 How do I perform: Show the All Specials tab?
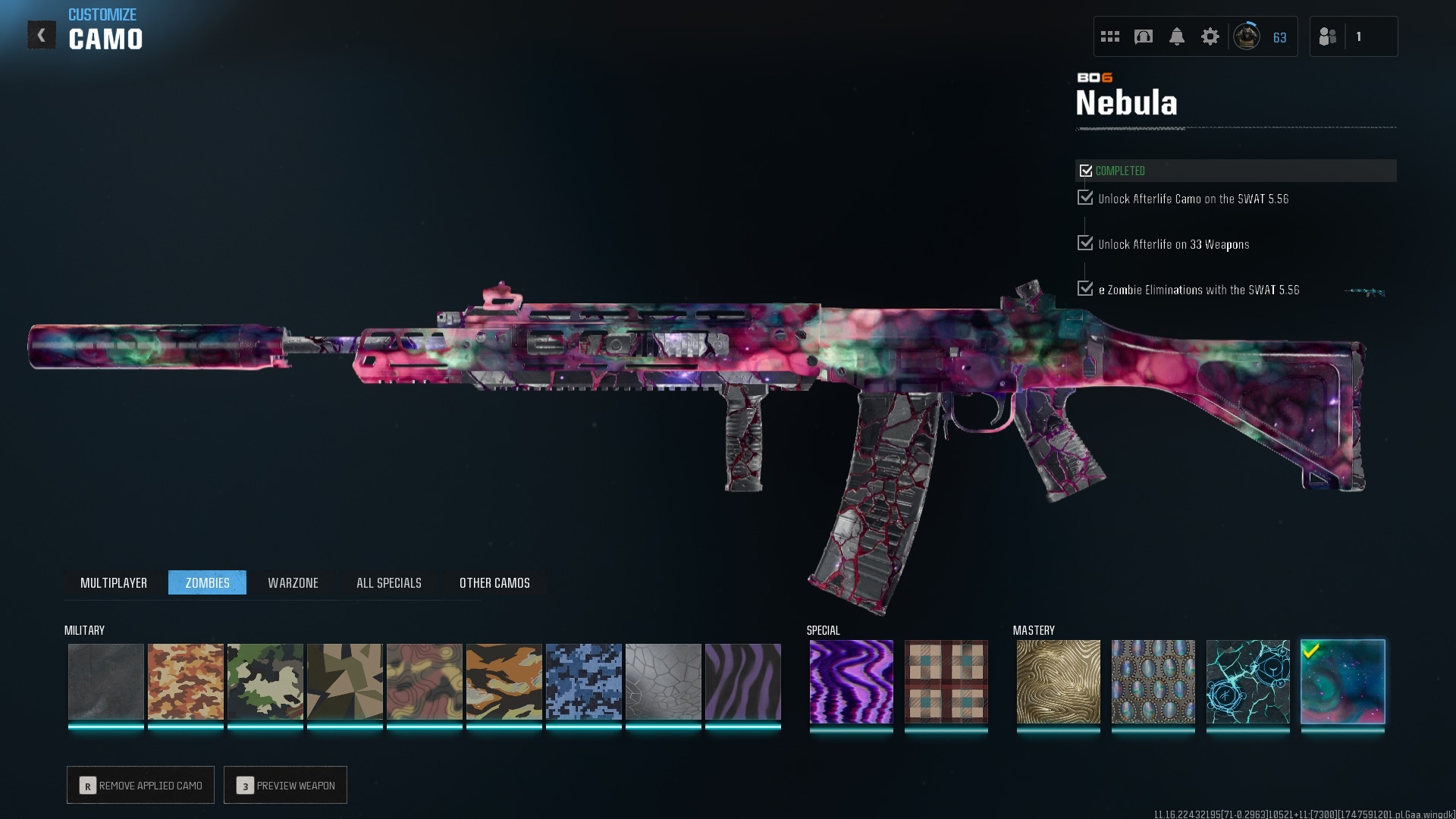(388, 582)
